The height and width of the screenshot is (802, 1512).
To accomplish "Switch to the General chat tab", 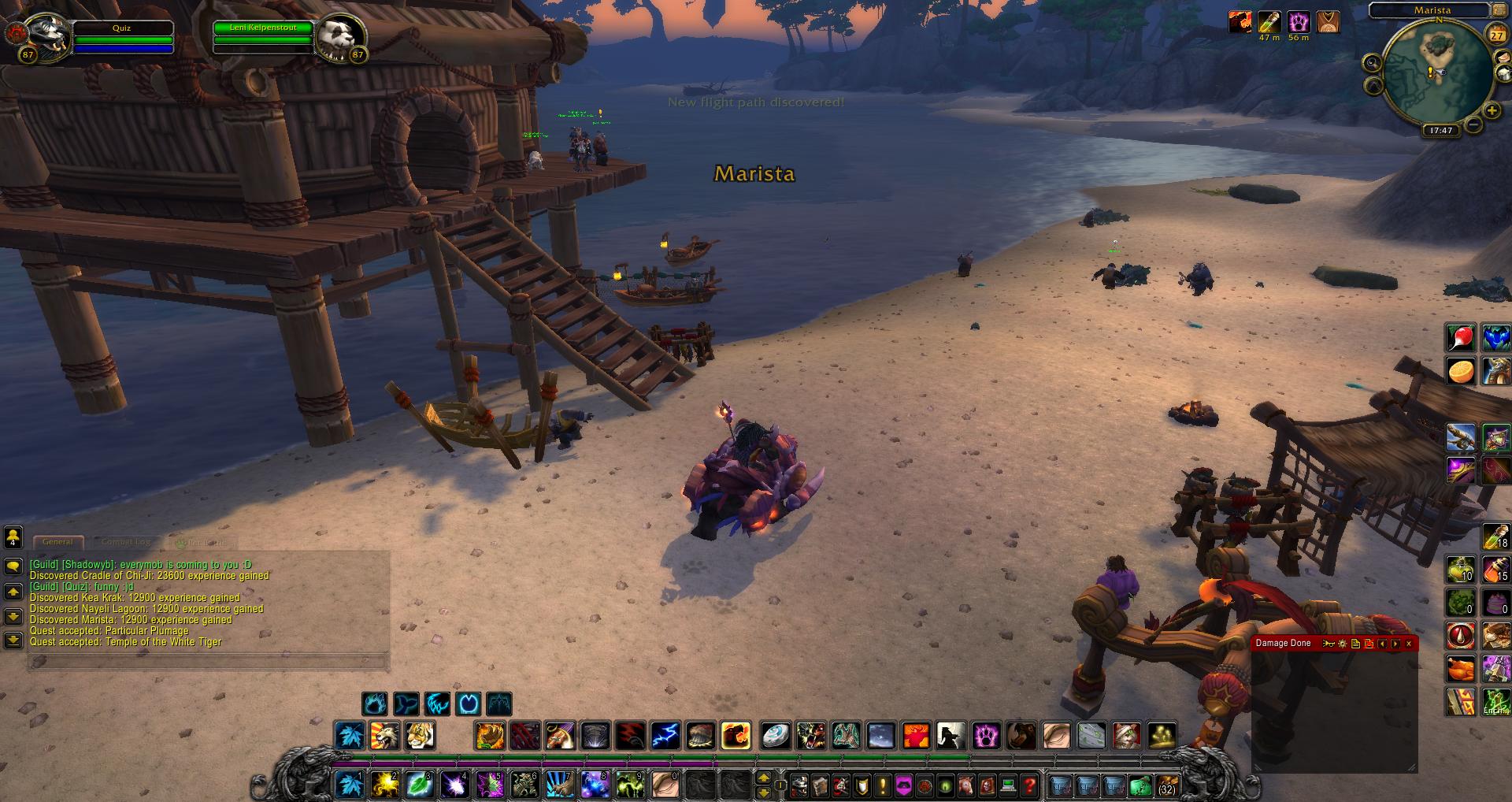I will (57, 542).
